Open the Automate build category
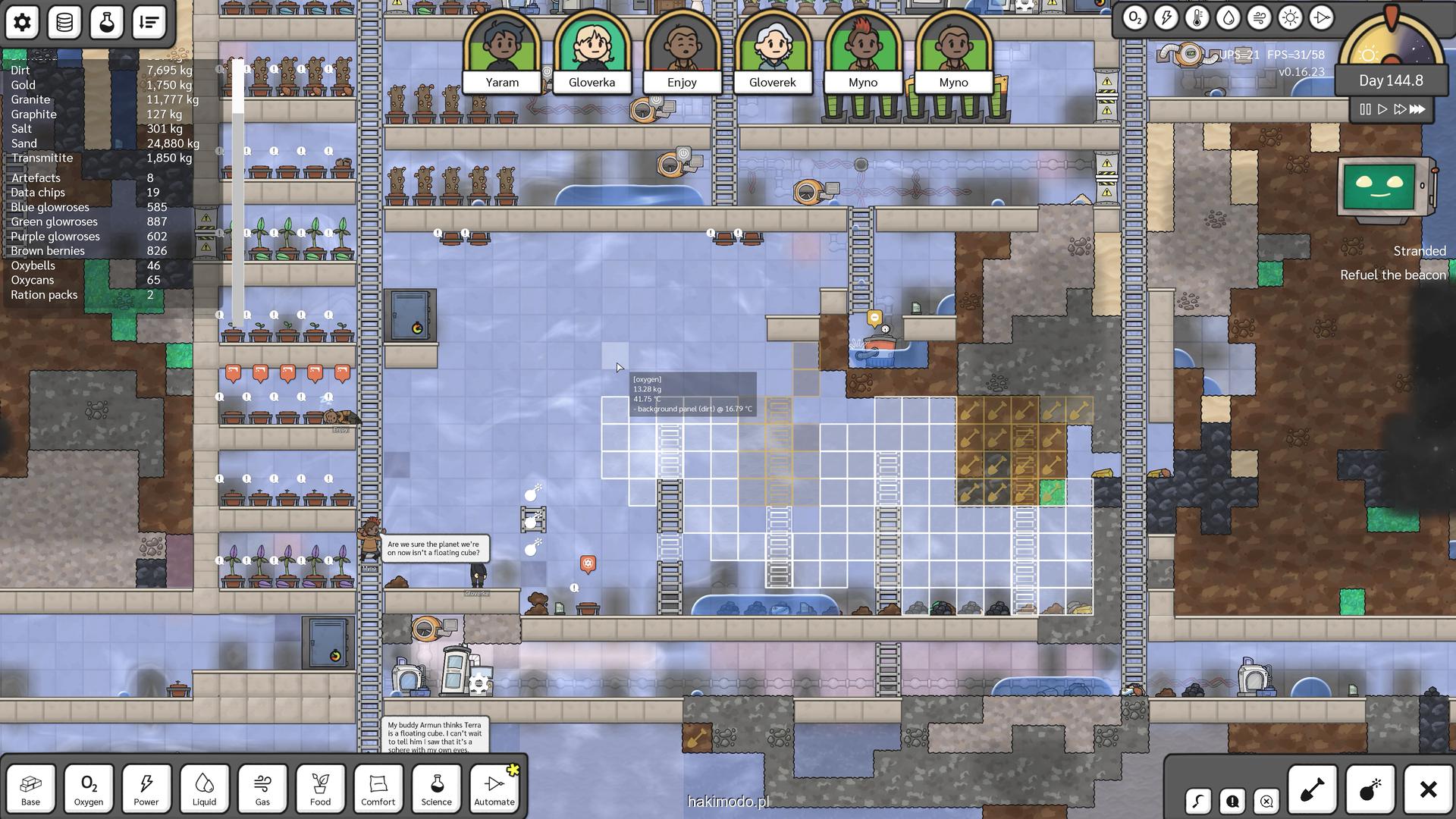The height and width of the screenshot is (819, 1456). click(494, 789)
